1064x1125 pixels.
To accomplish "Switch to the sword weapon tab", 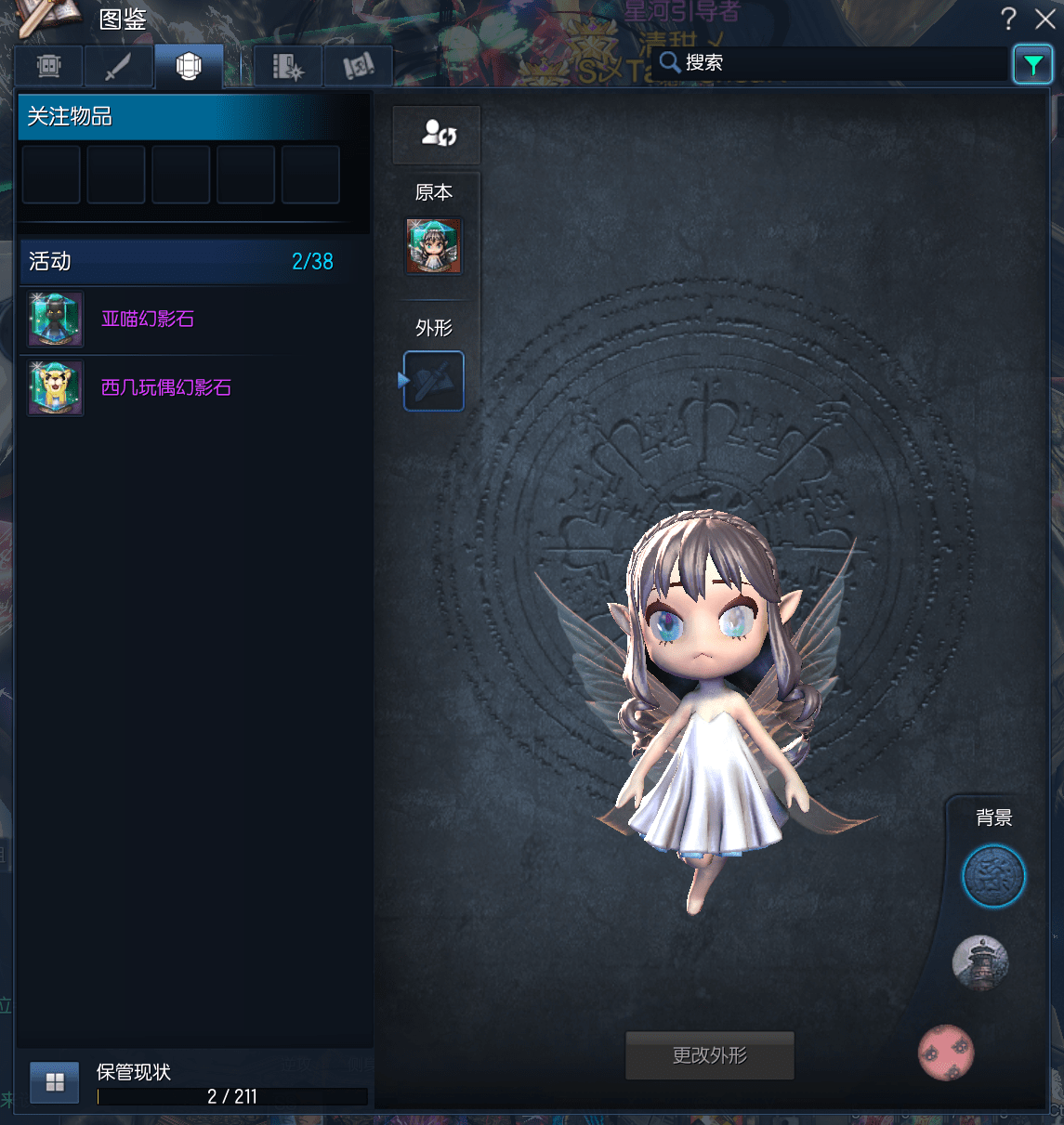I will coord(118,67).
